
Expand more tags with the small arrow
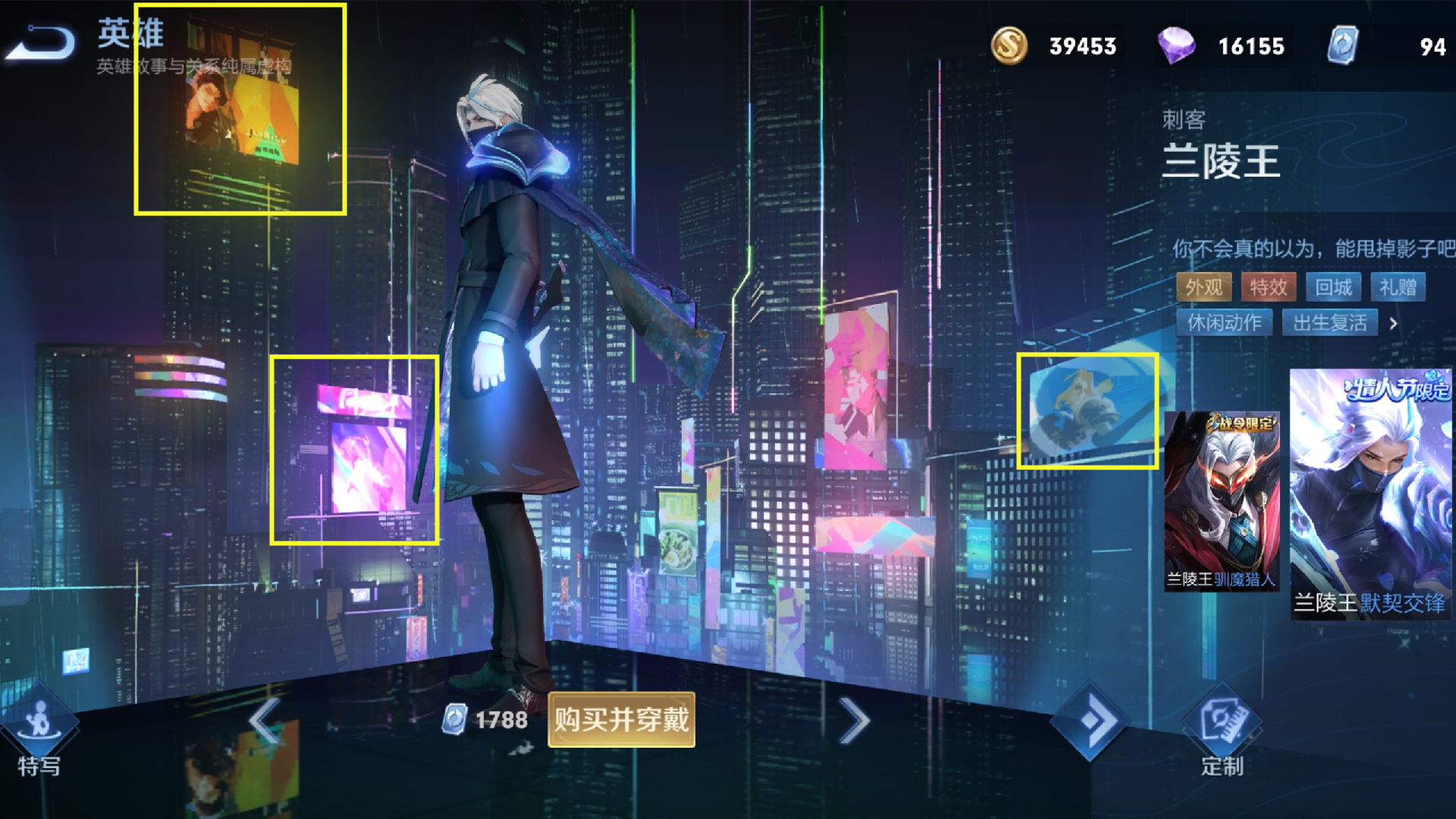(1393, 324)
